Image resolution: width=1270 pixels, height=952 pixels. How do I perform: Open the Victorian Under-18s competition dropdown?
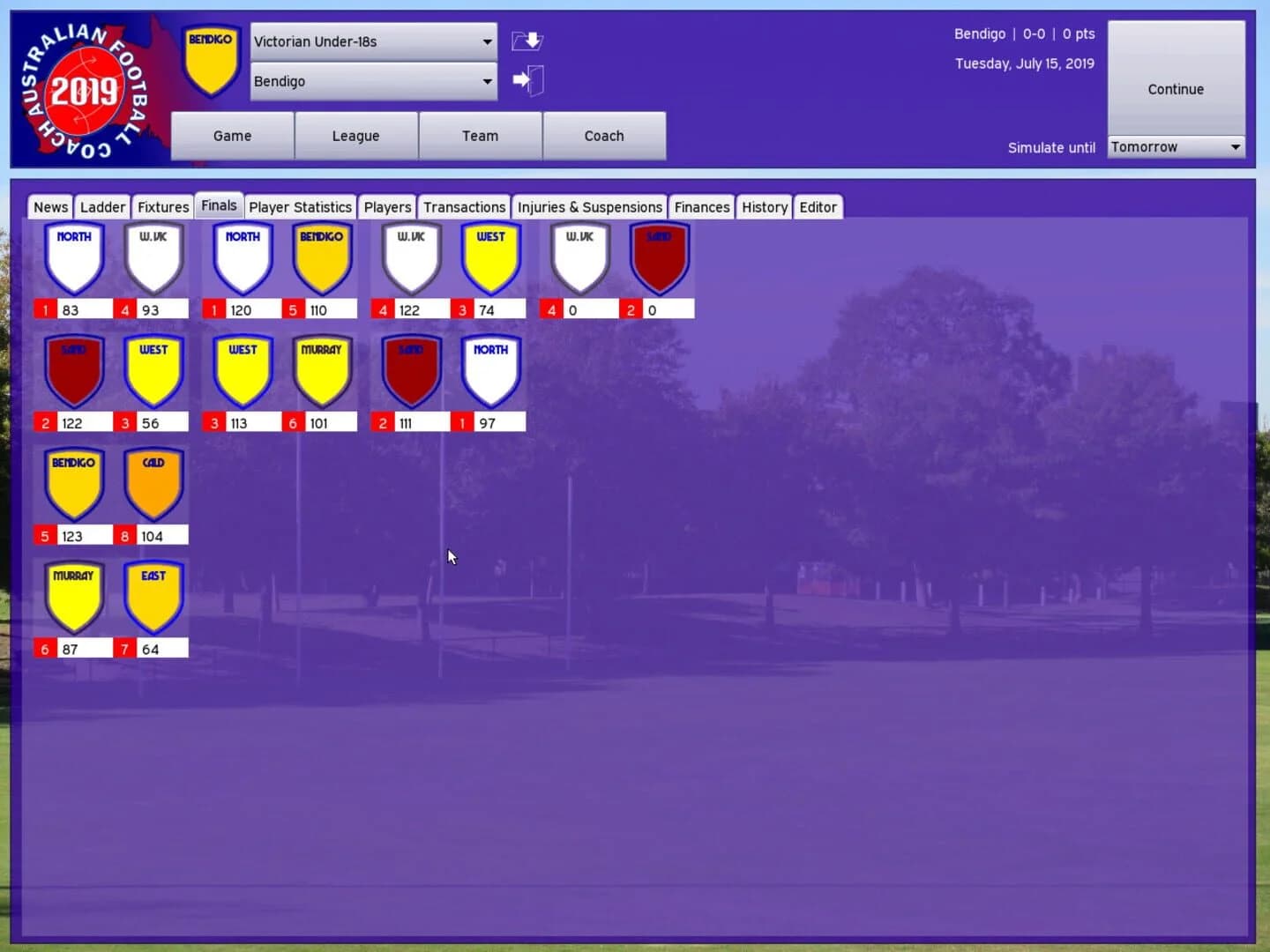372,41
